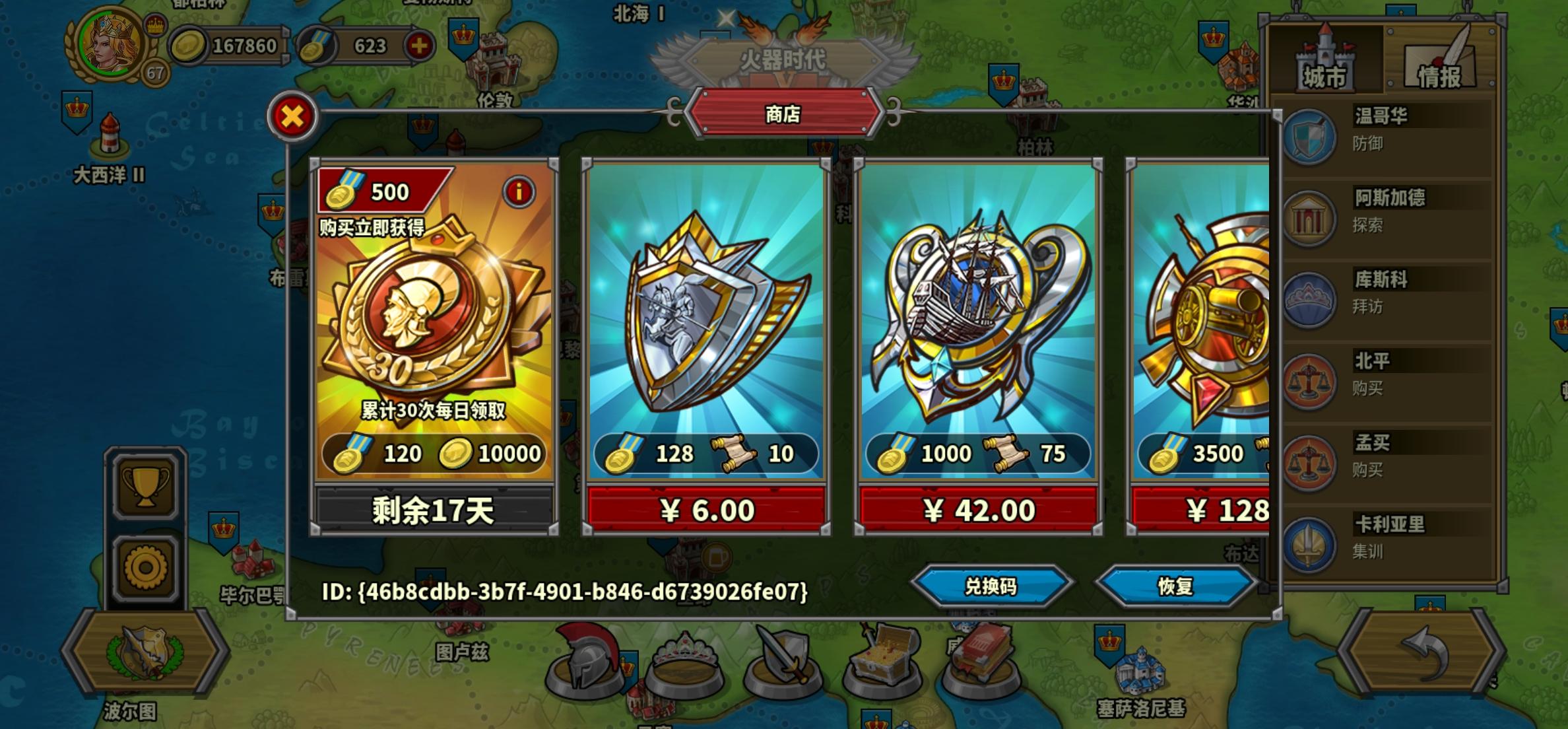
Task: Click the info icon on the 30-day medal pack
Action: 519,192
